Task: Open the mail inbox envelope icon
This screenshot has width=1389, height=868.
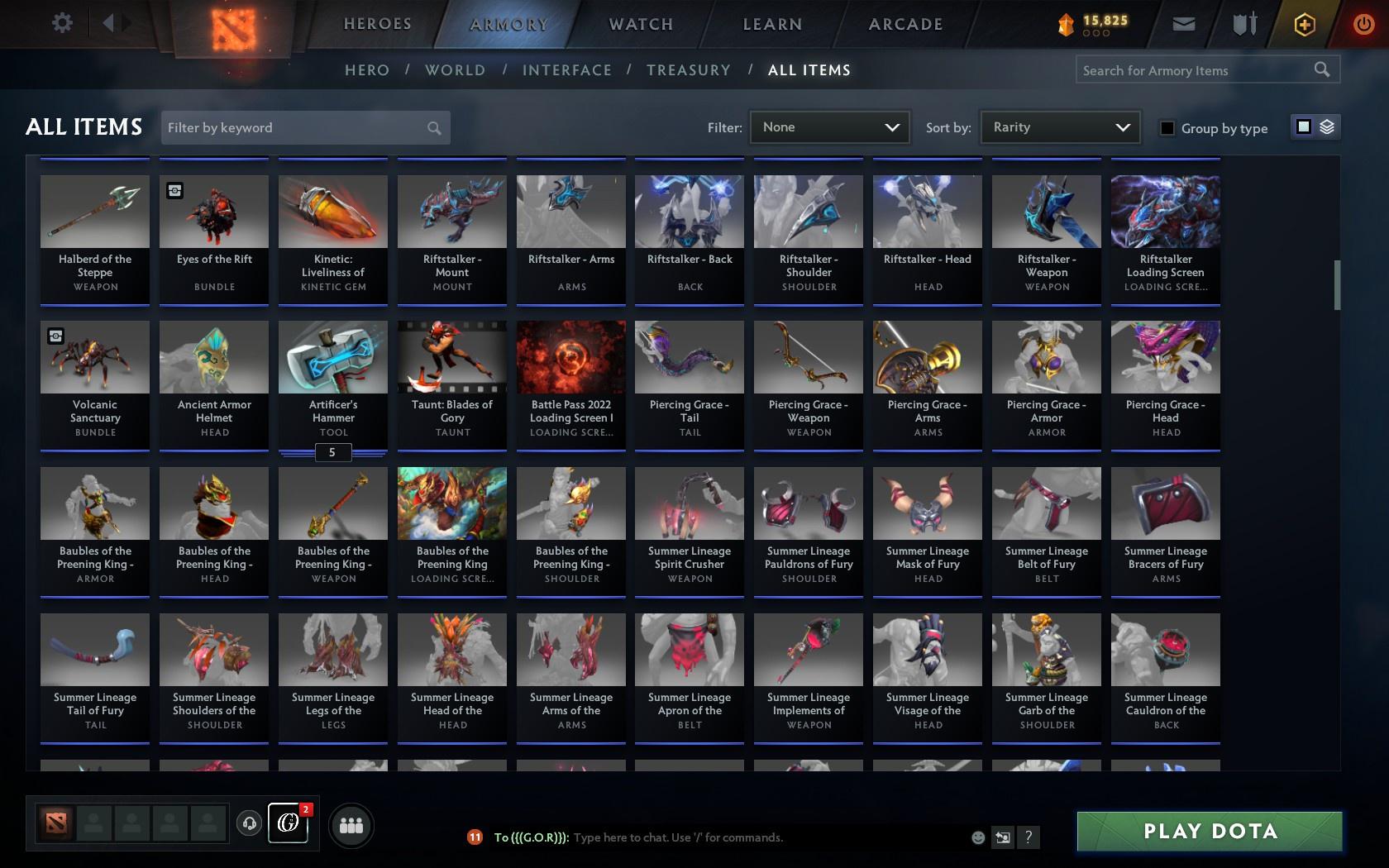Action: (x=1182, y=24)
